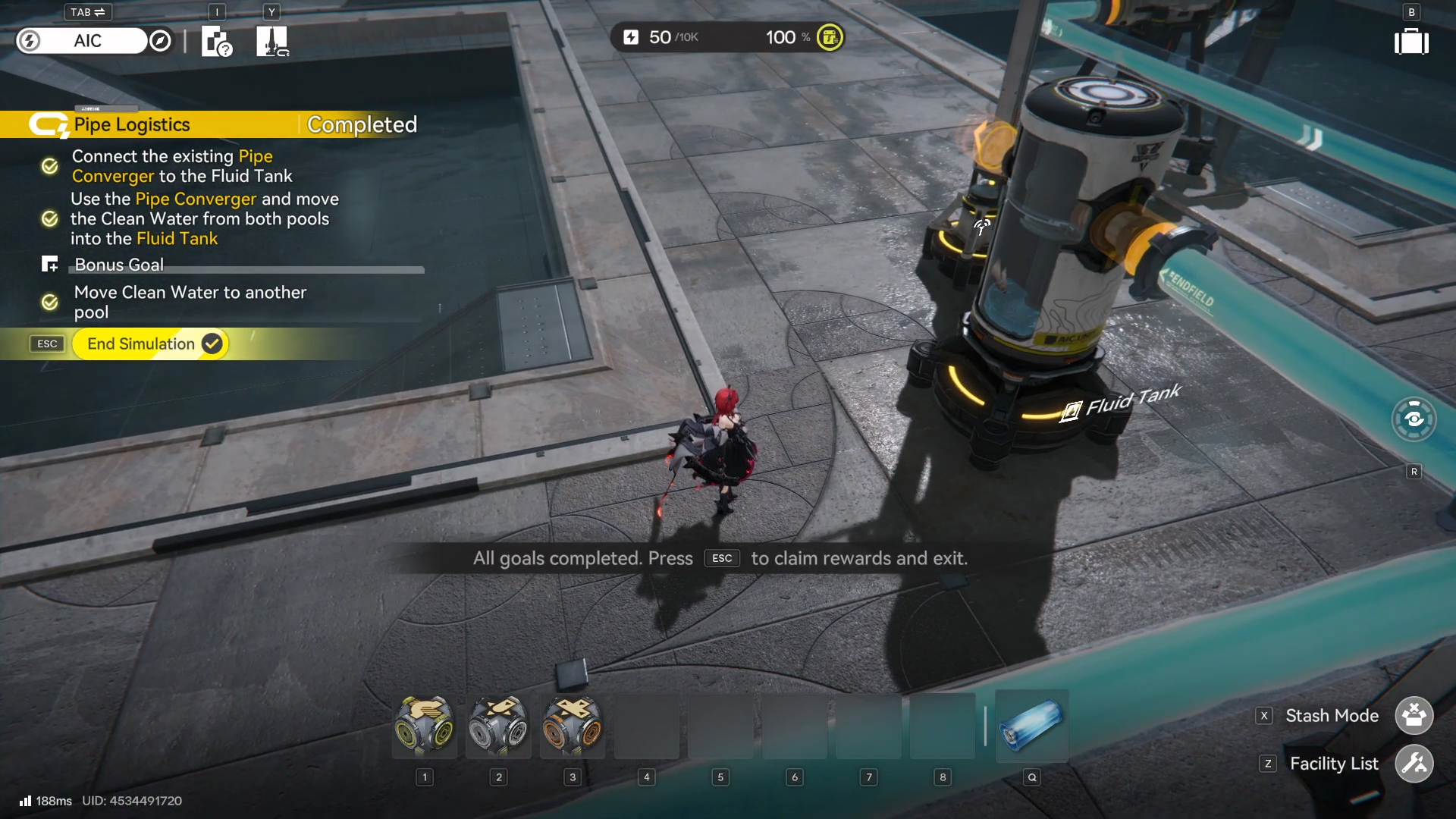Toggle the camera view eye icon

[1414, 419]
